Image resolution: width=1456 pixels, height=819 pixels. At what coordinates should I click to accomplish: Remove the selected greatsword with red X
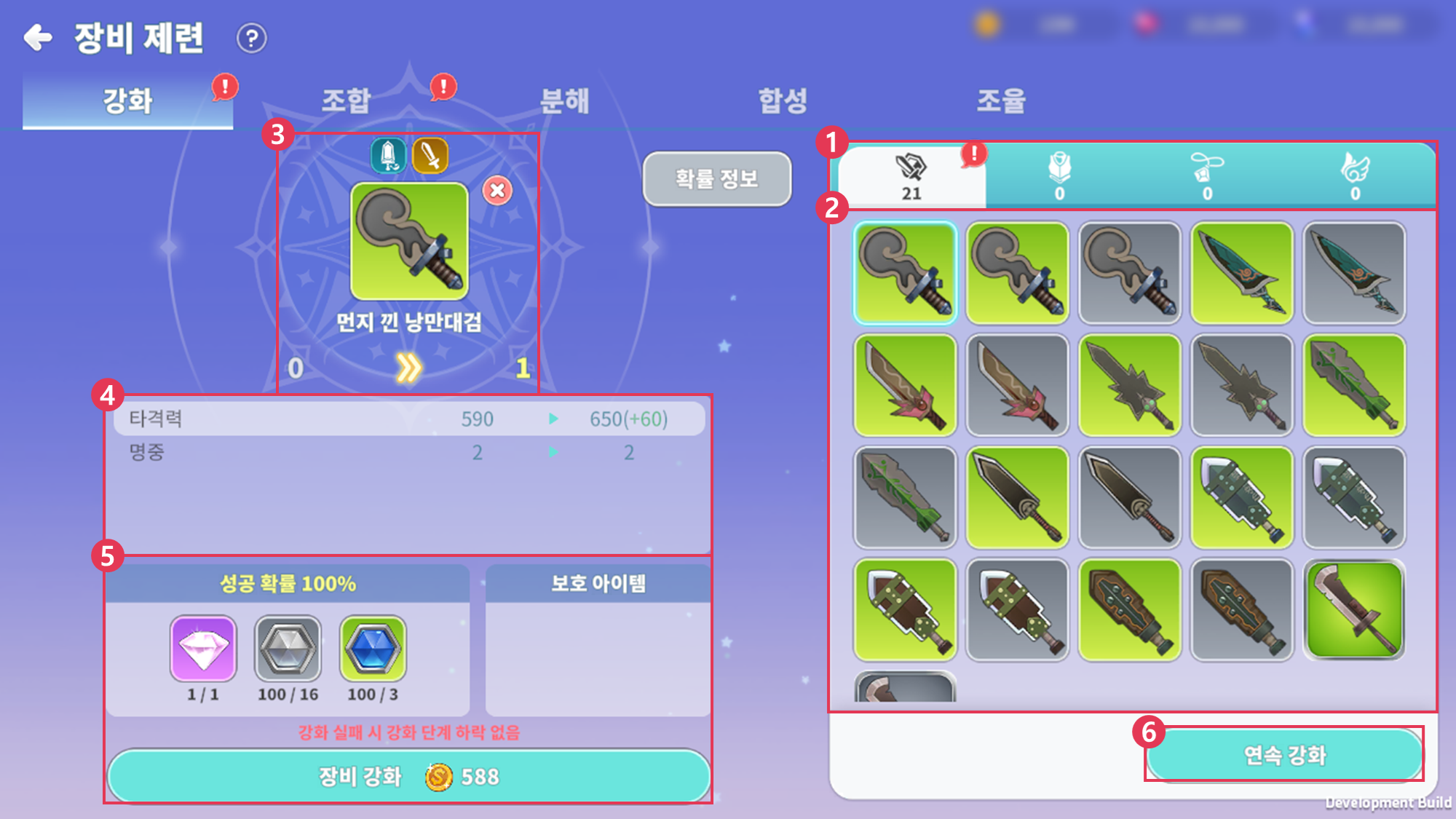[x=497, y=191]
